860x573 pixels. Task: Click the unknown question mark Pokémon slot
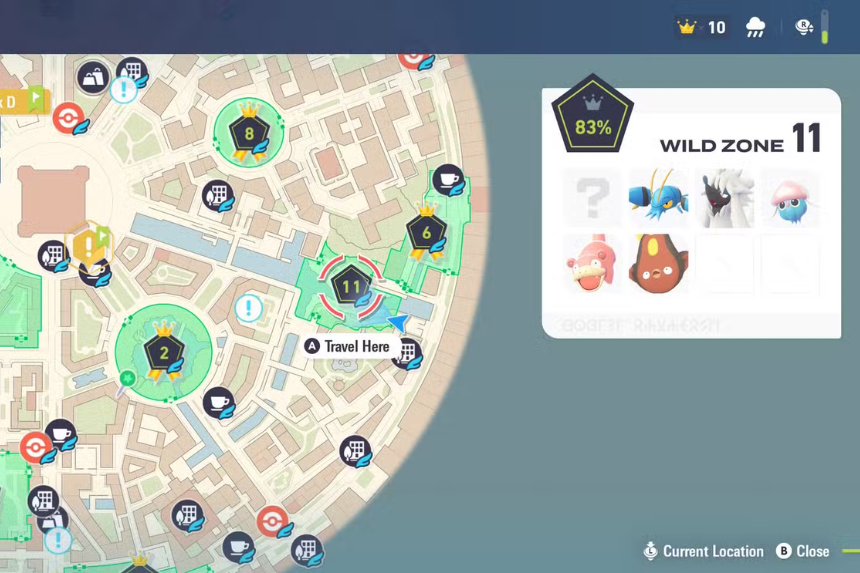click(x=592, y=197)
